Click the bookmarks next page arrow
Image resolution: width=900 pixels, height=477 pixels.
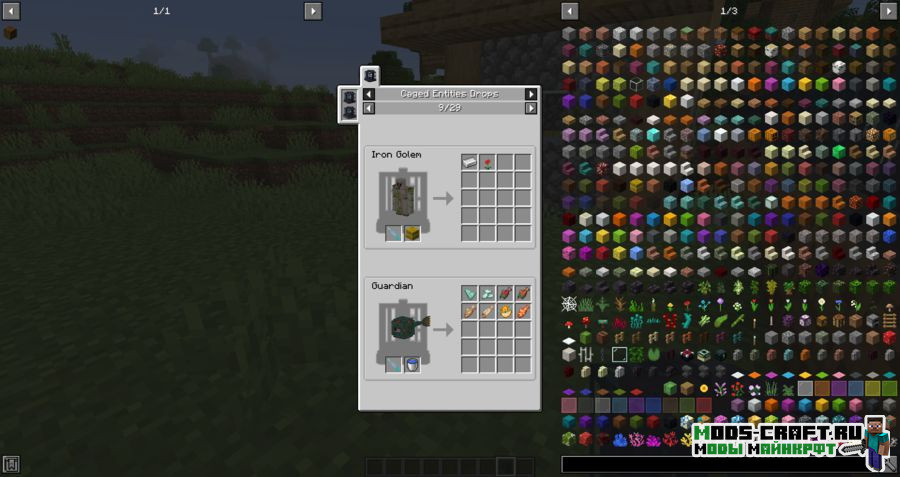coord(313,11)
